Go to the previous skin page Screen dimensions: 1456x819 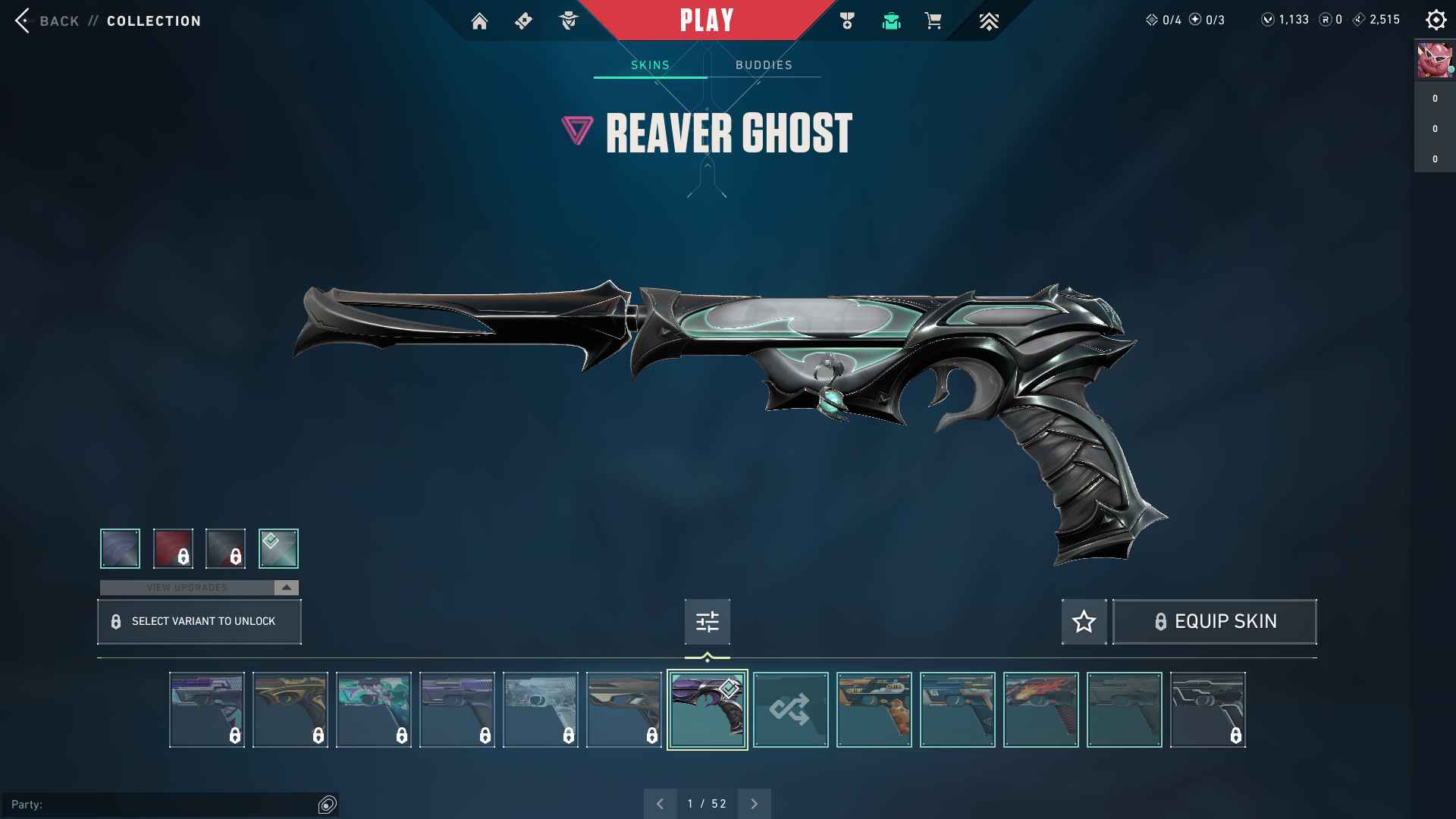pyautogui.click(x=661, y=804)
